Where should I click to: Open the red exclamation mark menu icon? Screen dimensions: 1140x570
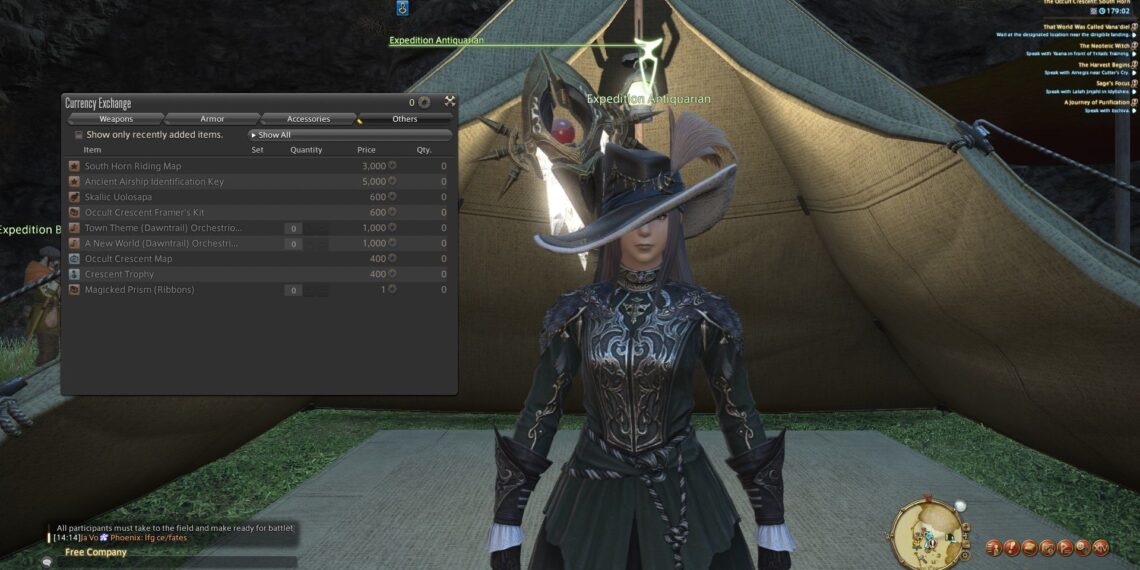pos(1011,547)
